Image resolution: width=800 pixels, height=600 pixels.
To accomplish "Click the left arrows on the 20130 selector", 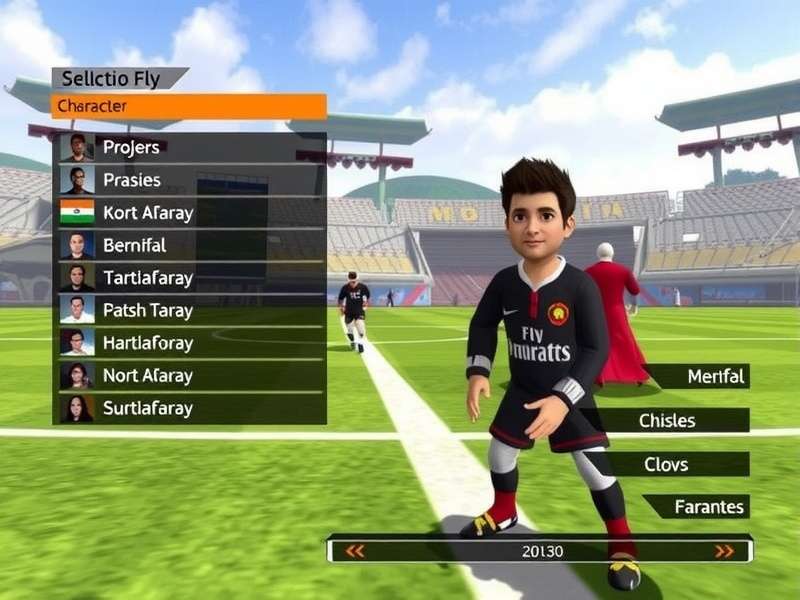I will click(x=354, y=551).
